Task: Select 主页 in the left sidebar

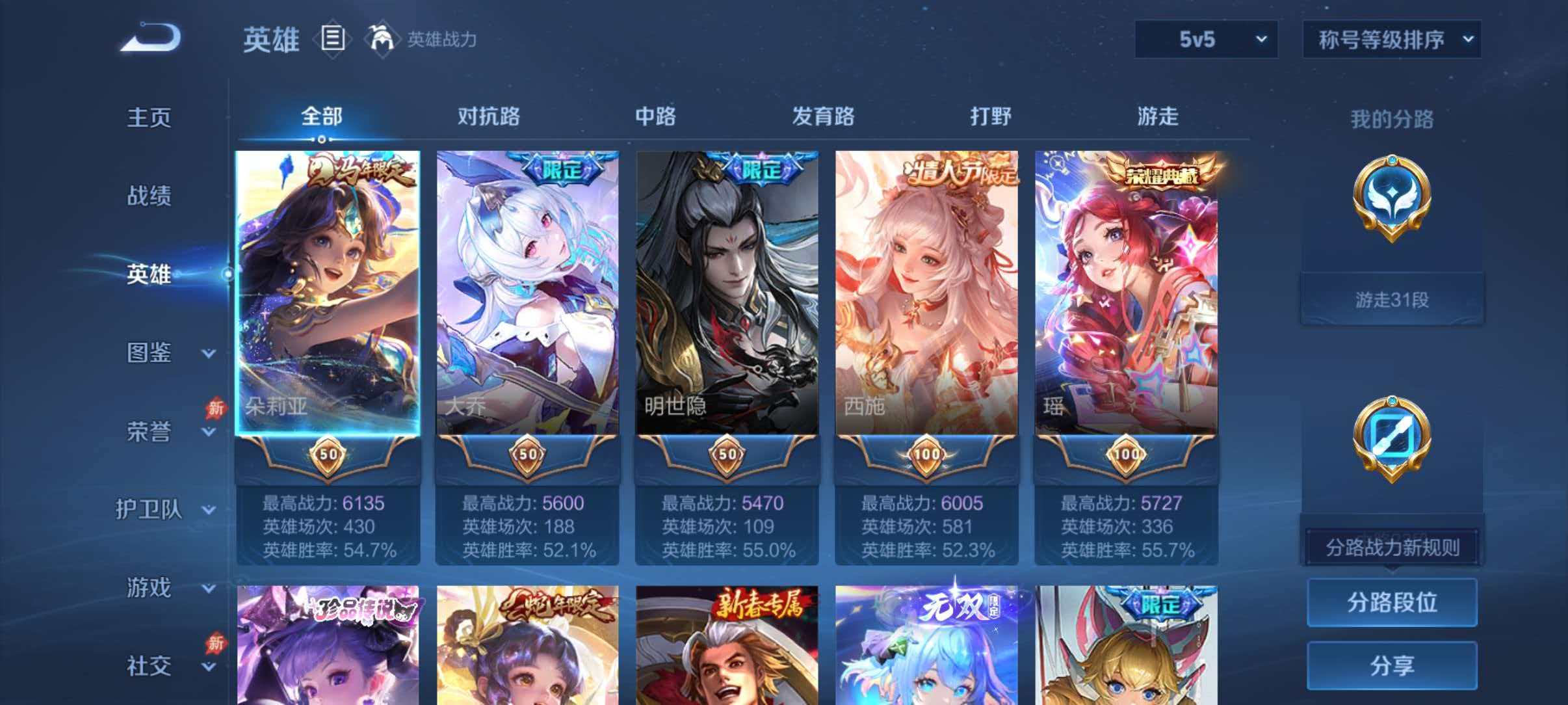Action: click(x=148, y=117)
